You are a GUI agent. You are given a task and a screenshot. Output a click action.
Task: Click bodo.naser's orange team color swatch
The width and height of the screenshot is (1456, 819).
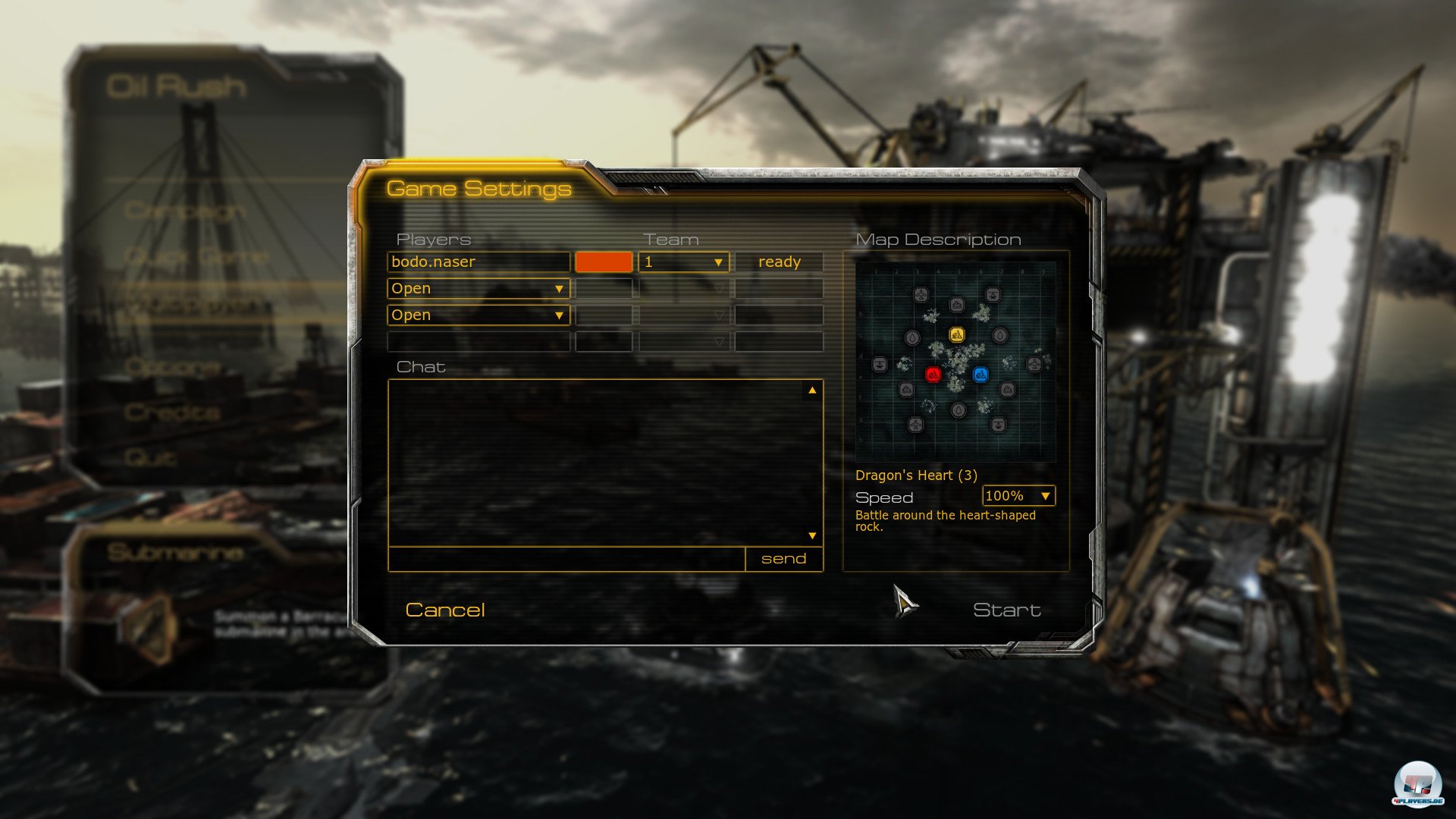604,262
